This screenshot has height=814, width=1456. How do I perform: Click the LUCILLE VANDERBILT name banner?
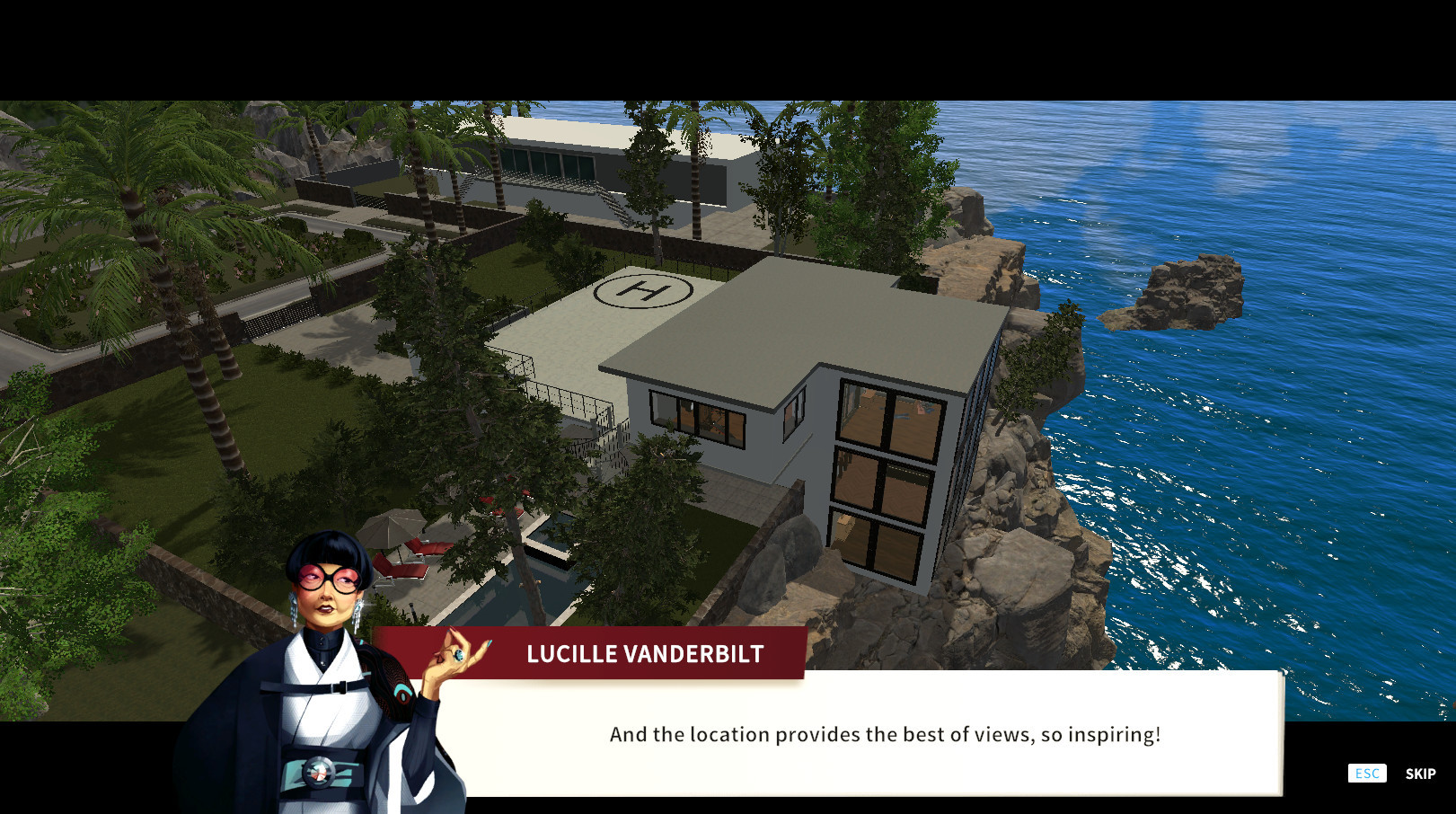coord(643,655)
